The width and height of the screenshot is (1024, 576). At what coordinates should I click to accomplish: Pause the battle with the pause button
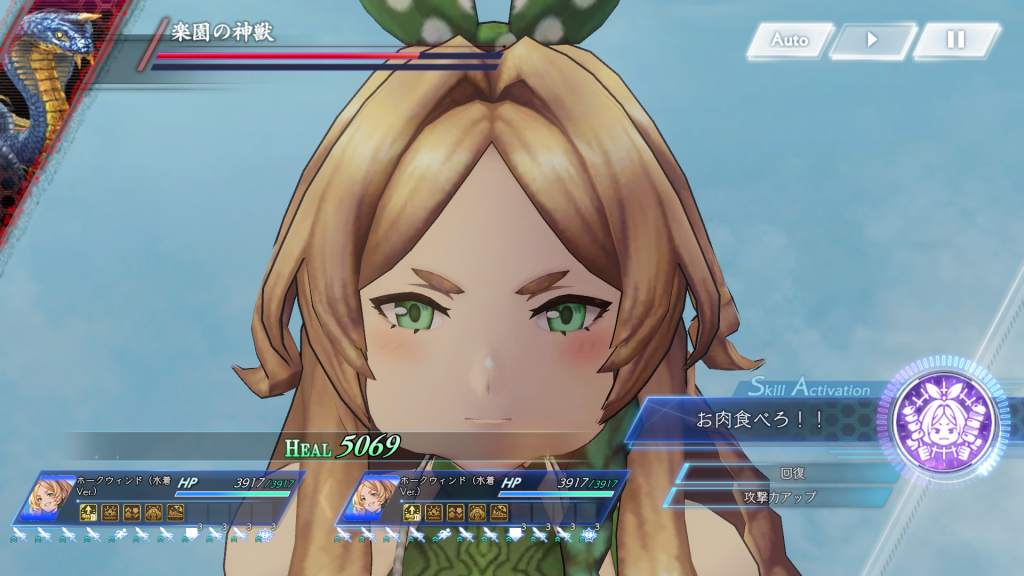pyautogui.click(x=956, y=41)
